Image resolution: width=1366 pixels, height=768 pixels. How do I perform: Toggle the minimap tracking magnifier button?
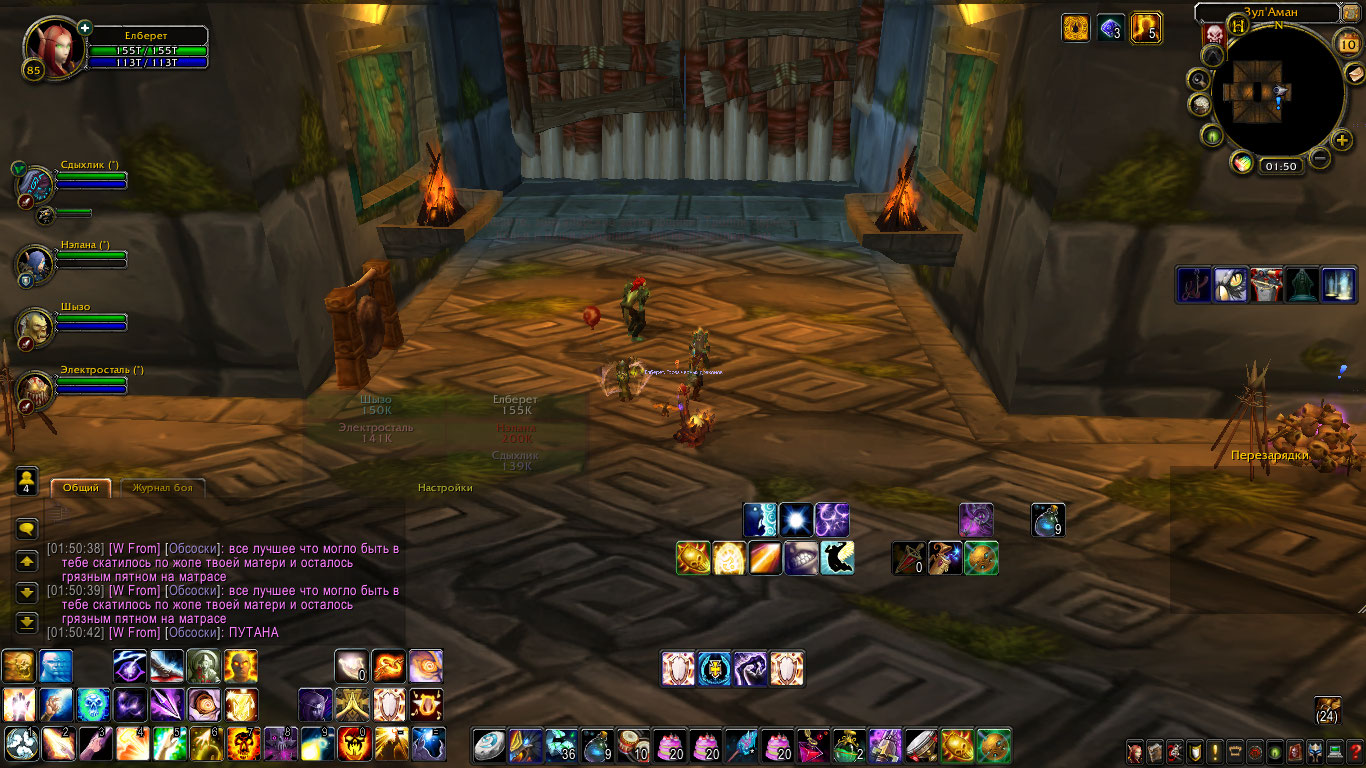pyautogui.click(x=1197, y=79)
